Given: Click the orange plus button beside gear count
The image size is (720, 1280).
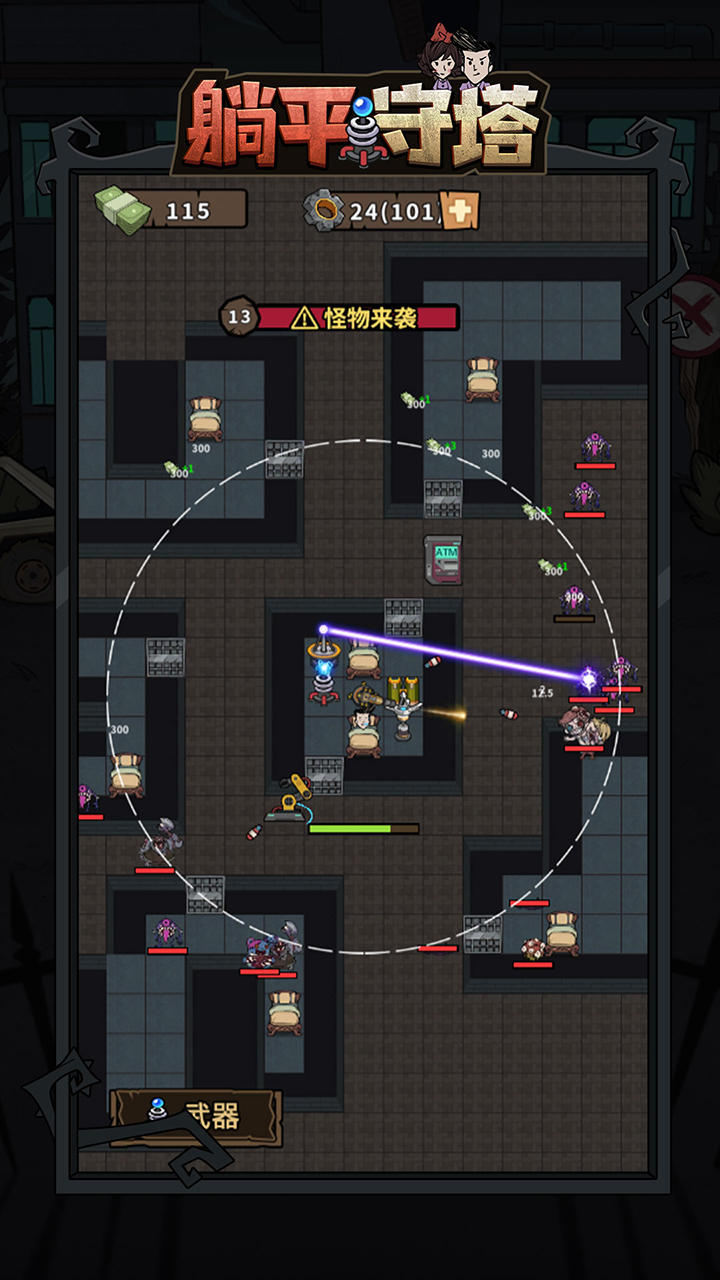Looking at the screenshot, I should pos(460,211).
